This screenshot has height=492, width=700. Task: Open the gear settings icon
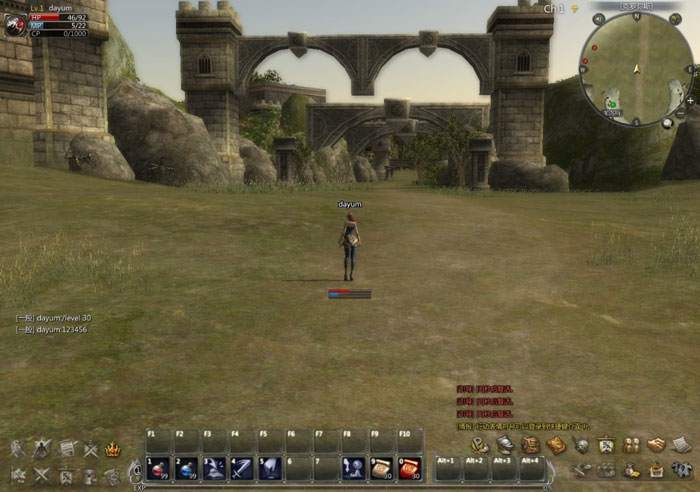[x=680, y=470]
